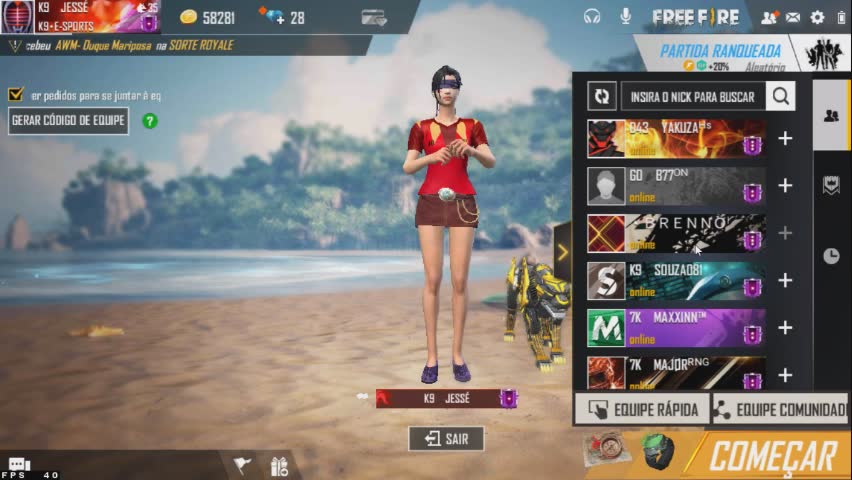Invite SOUZA081 with the plus button
Image resolution: width=852 pixels, height=480 pixels.
785,281
